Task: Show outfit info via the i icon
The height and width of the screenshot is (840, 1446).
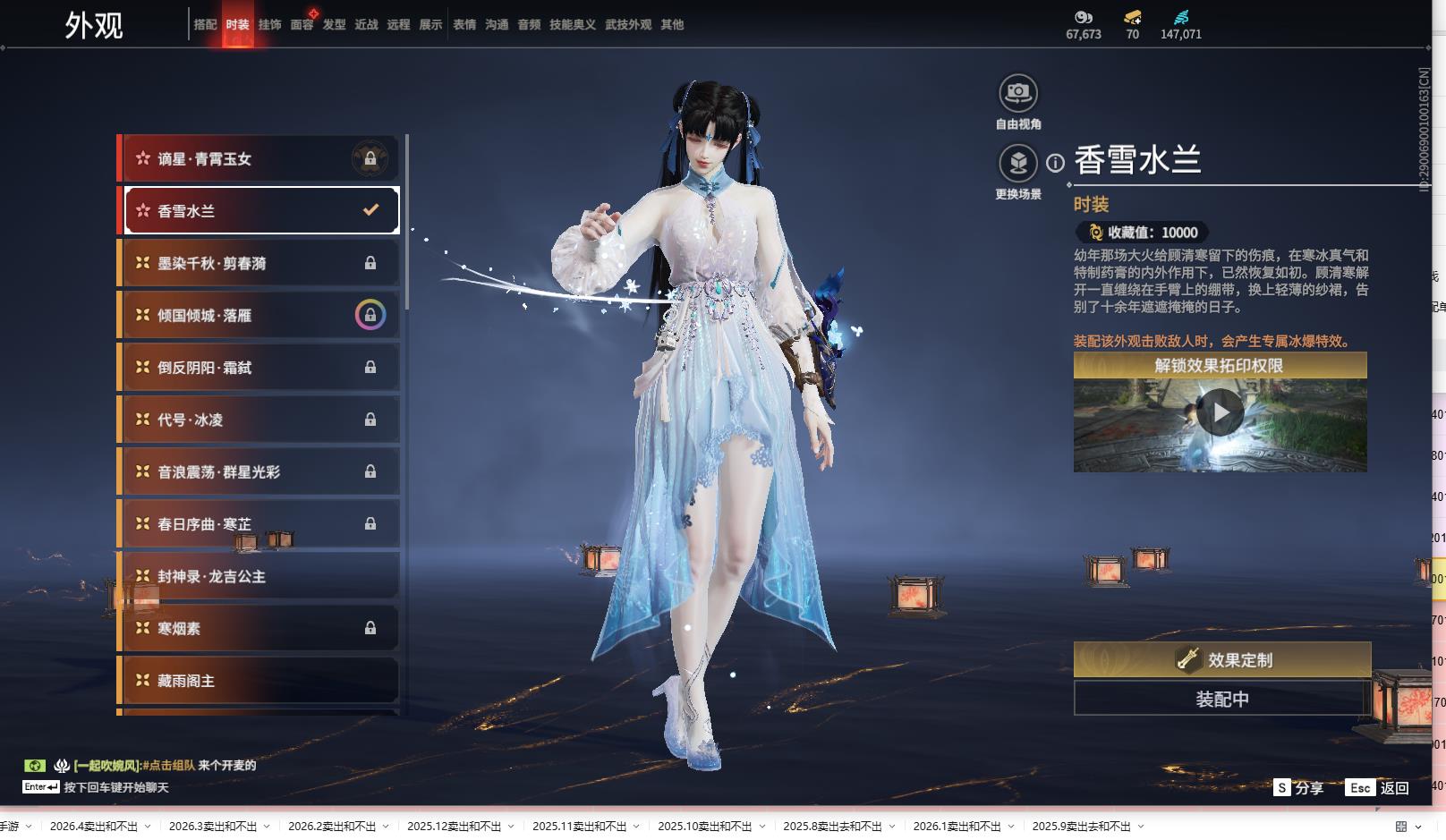Action: tap(1056, 163)
